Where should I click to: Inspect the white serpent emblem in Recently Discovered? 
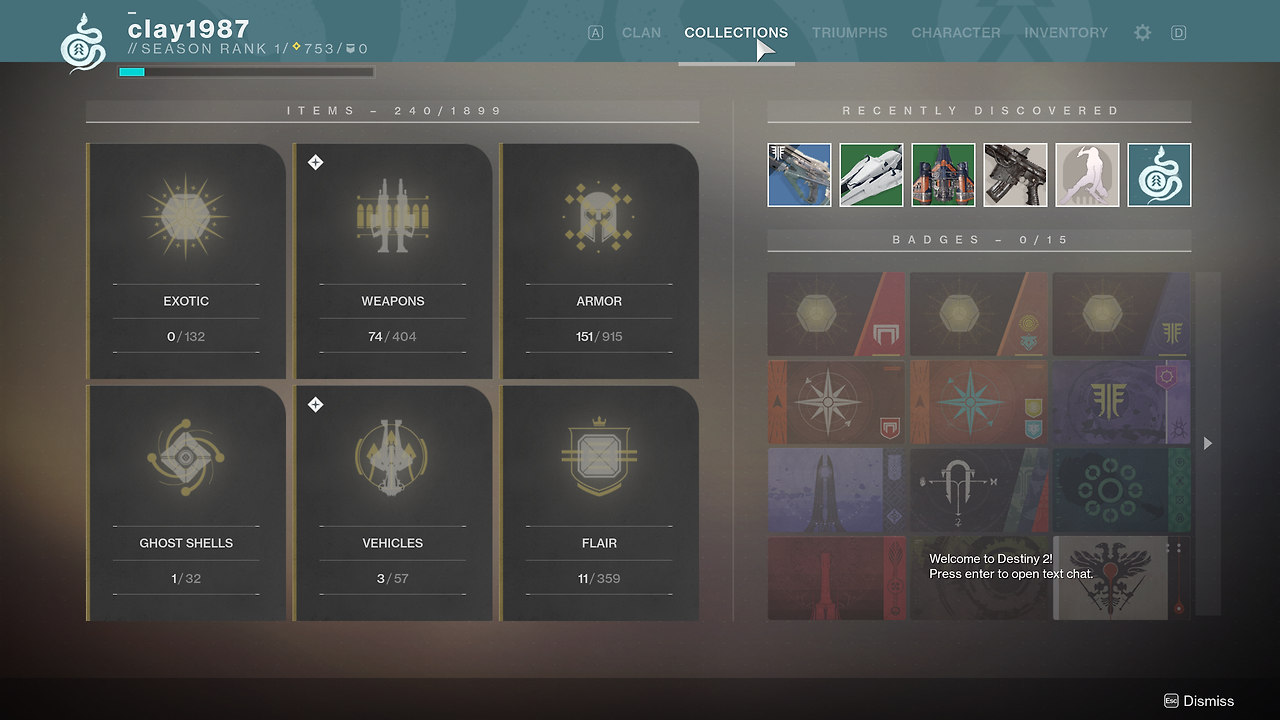tap(1159, 175)
